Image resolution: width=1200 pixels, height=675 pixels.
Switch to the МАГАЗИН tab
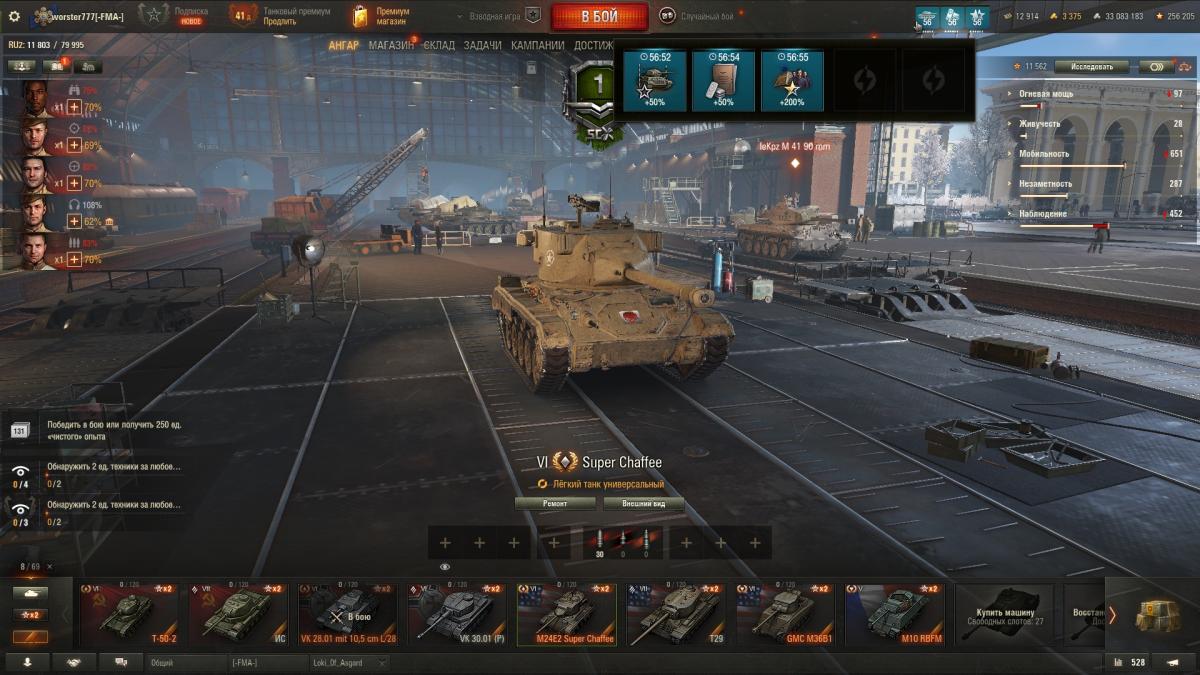(390, 46)
